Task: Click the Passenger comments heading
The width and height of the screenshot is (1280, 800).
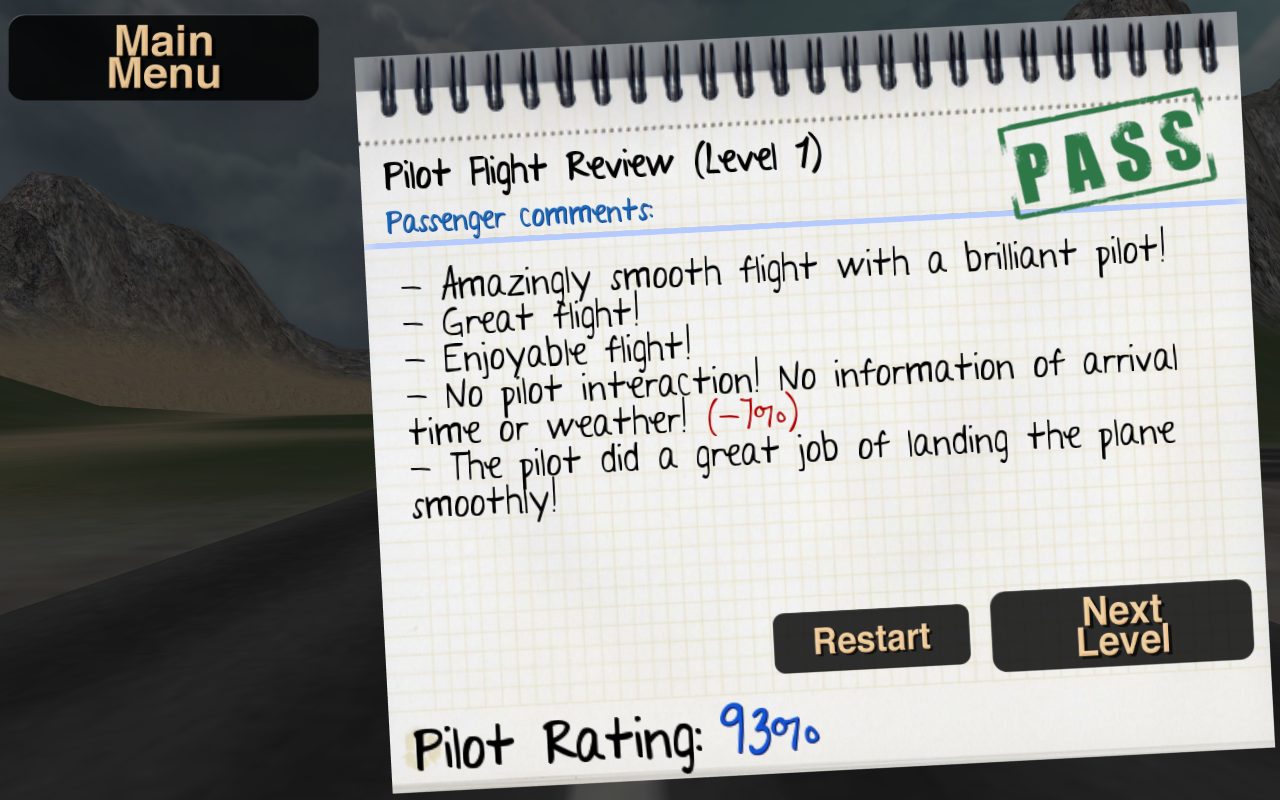Action: (518, 218)
